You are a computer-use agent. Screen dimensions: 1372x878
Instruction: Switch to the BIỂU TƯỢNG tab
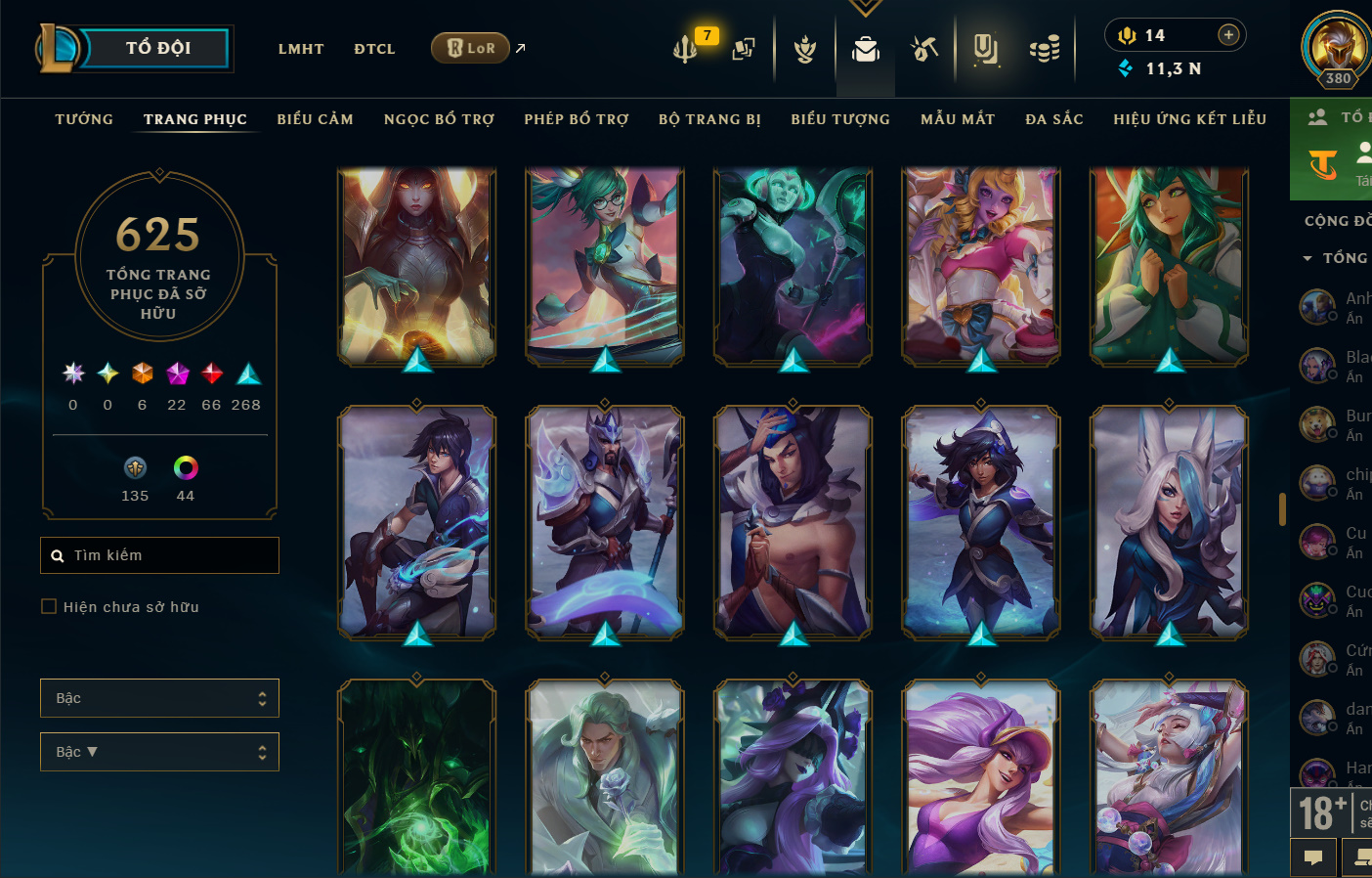[840, 119]
